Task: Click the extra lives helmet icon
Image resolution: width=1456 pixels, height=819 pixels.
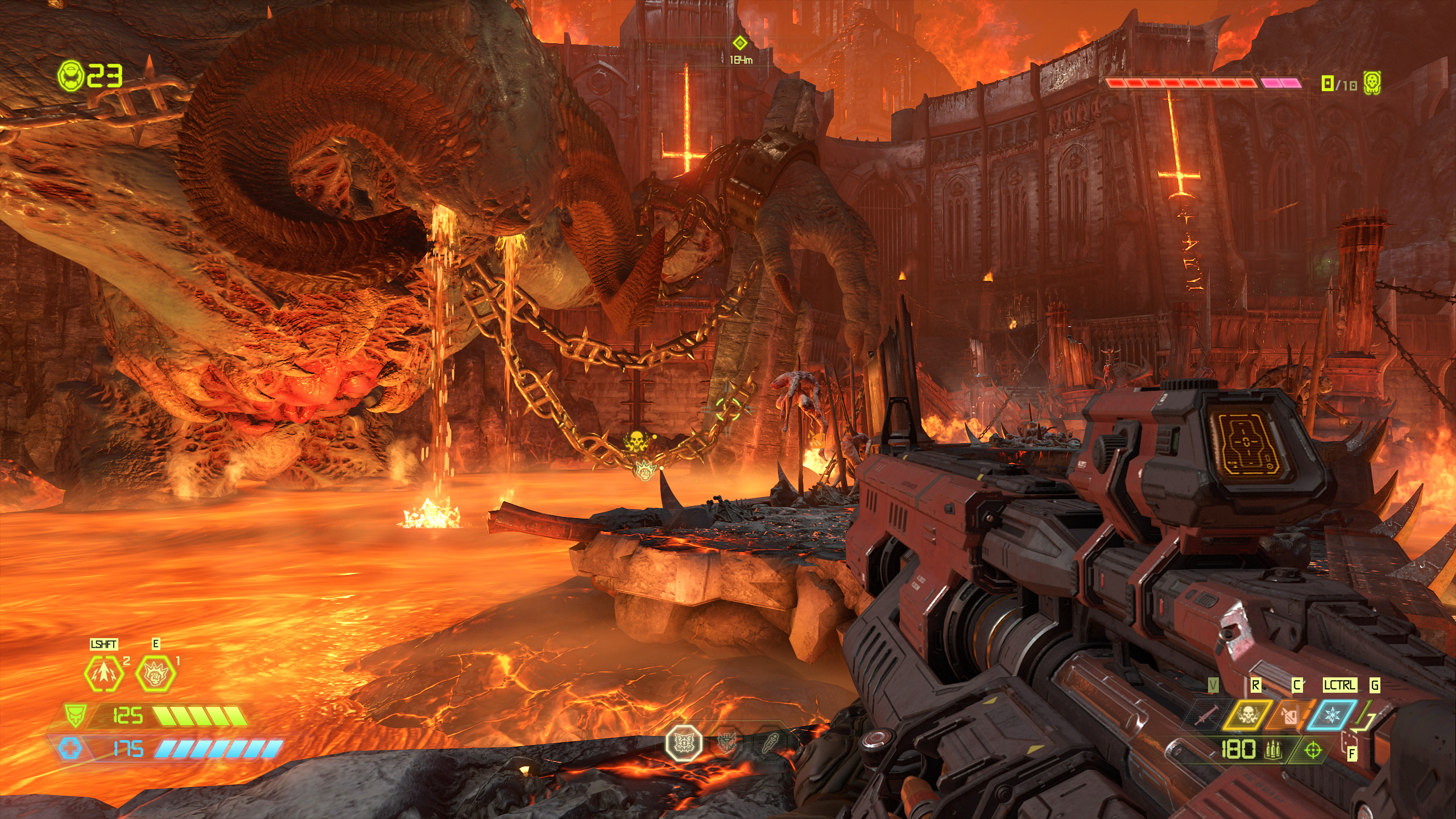Action: pyautogui.click(x=71, y=75)
